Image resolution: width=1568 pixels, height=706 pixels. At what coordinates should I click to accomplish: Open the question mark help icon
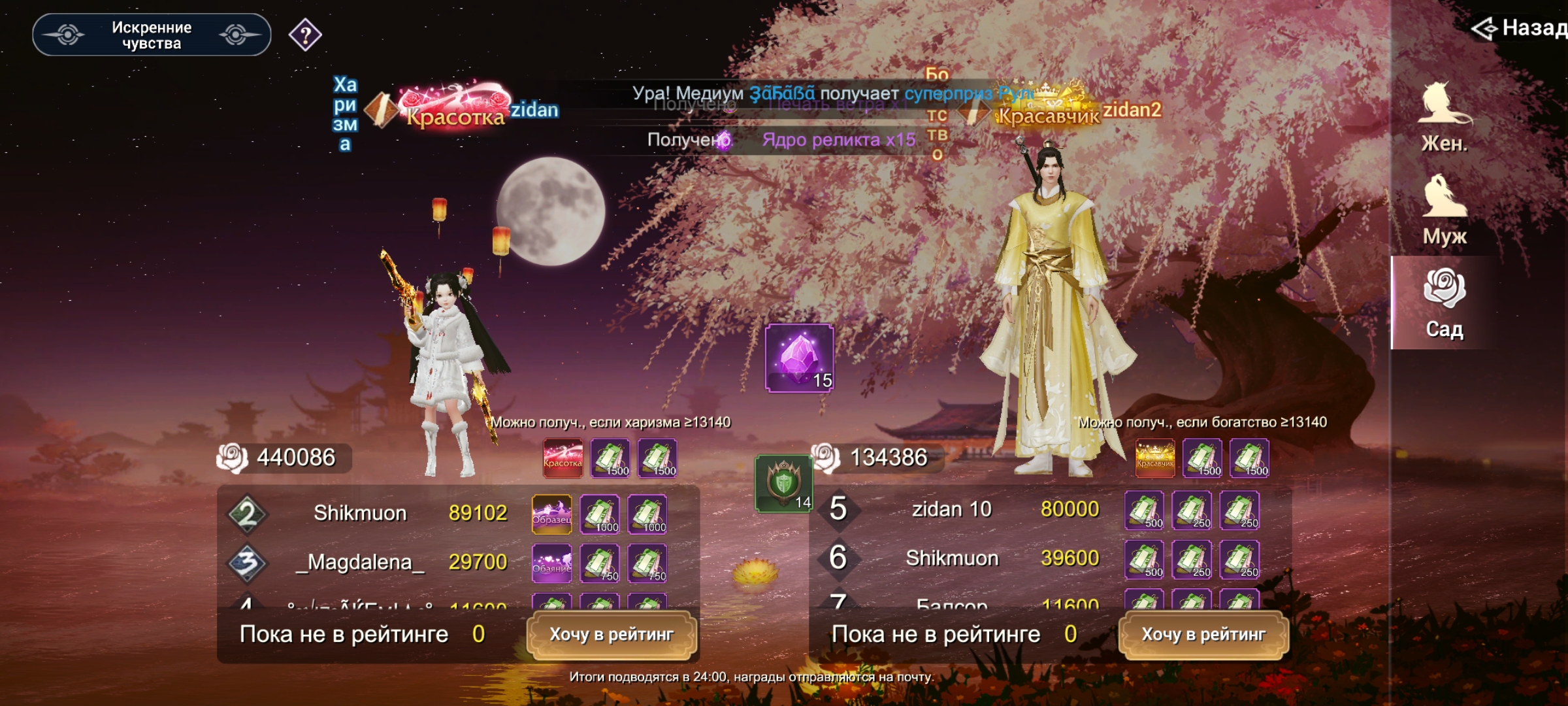click(305, 35)
